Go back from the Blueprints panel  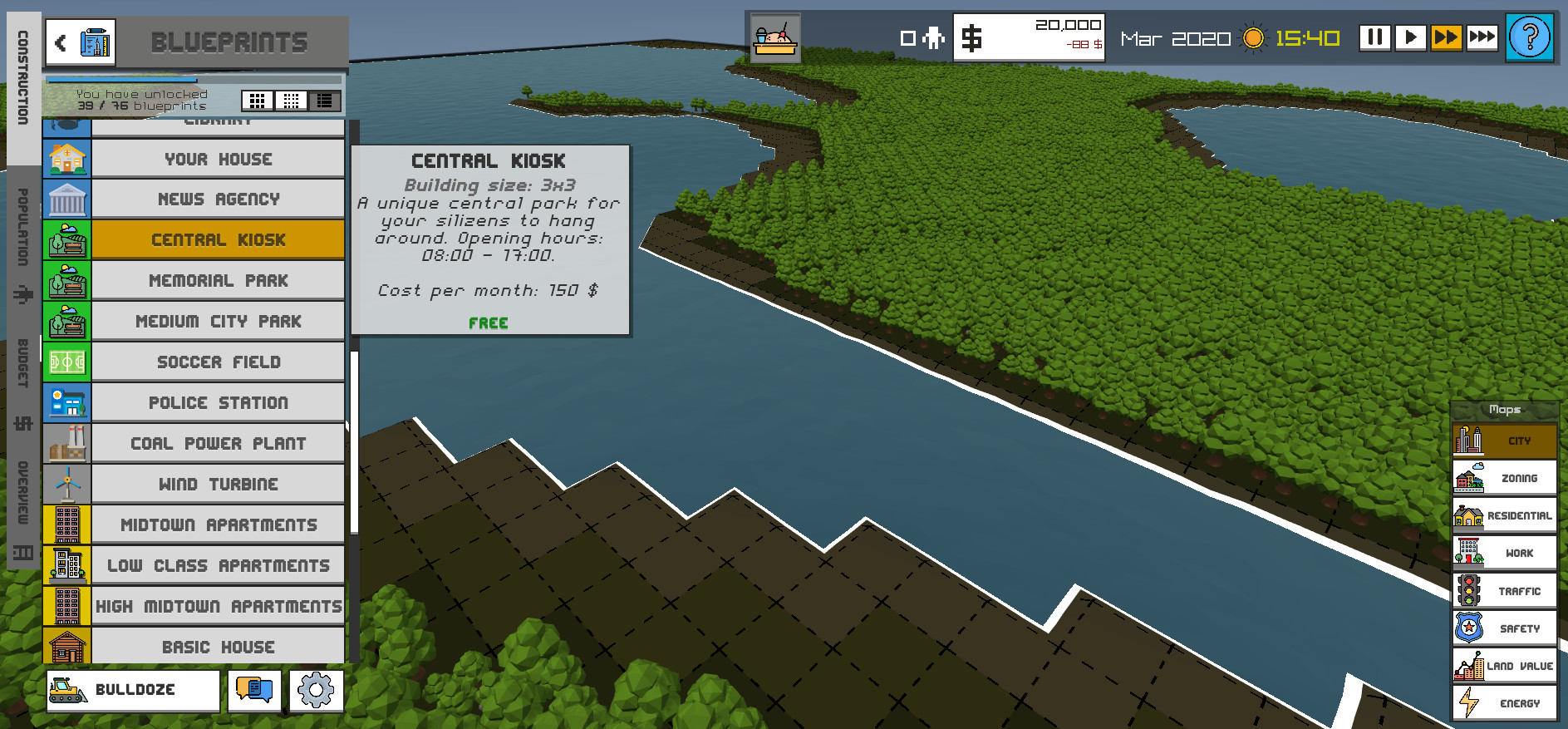tap(61, 42)
